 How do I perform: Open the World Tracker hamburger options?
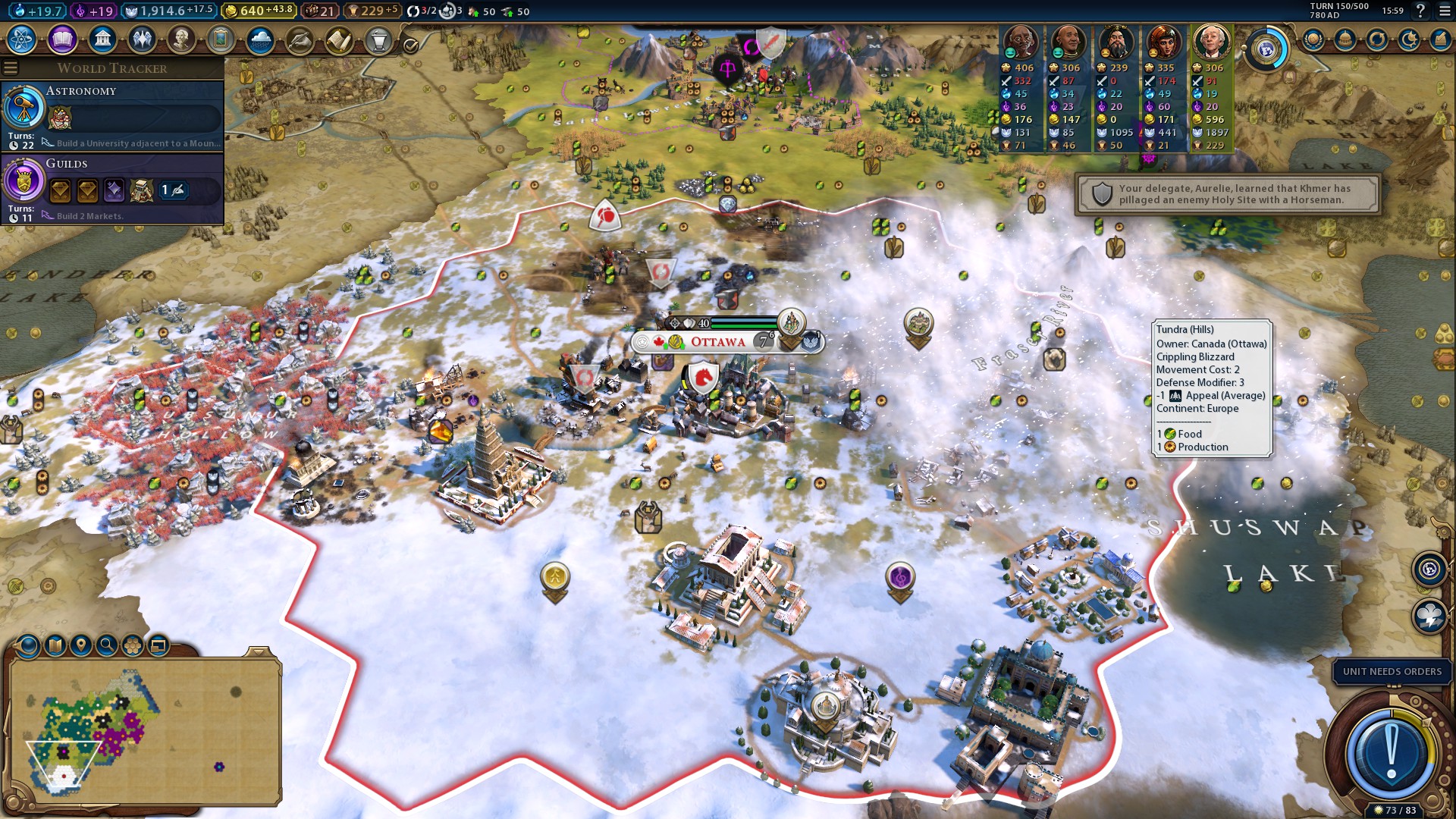pos(11,68)
